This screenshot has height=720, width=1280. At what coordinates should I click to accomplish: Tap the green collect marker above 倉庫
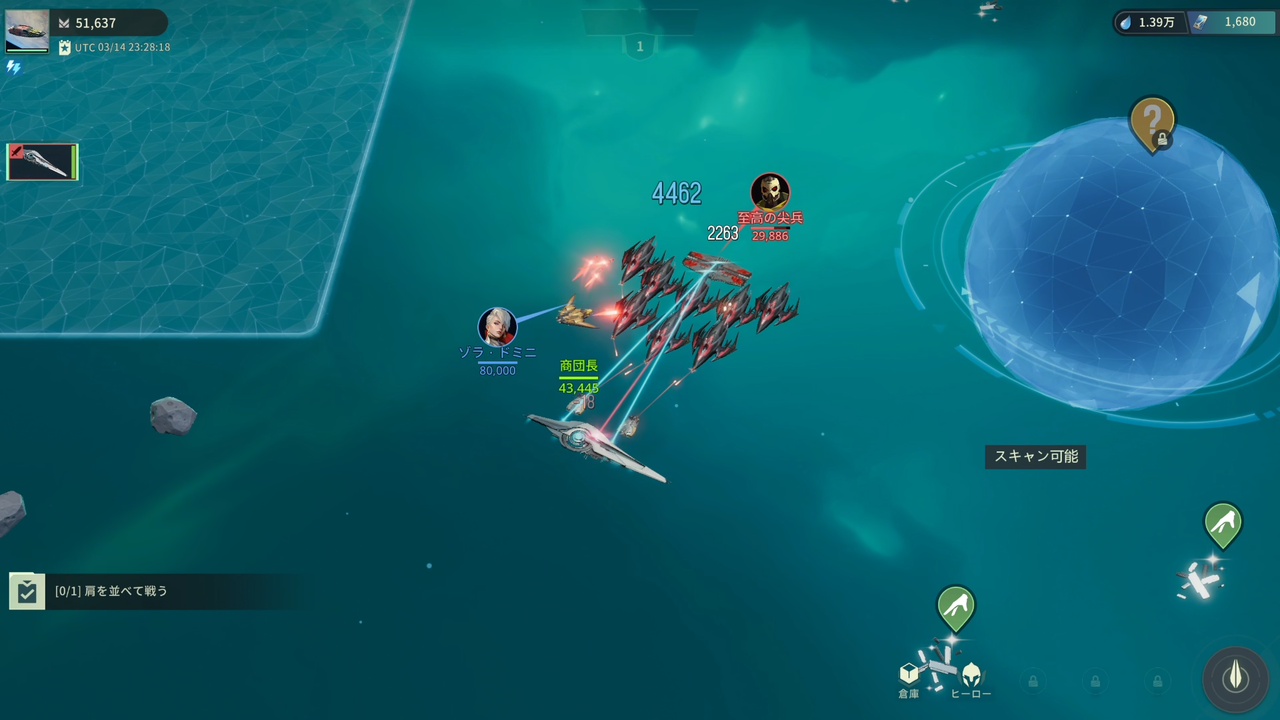(x=956, y=606)
